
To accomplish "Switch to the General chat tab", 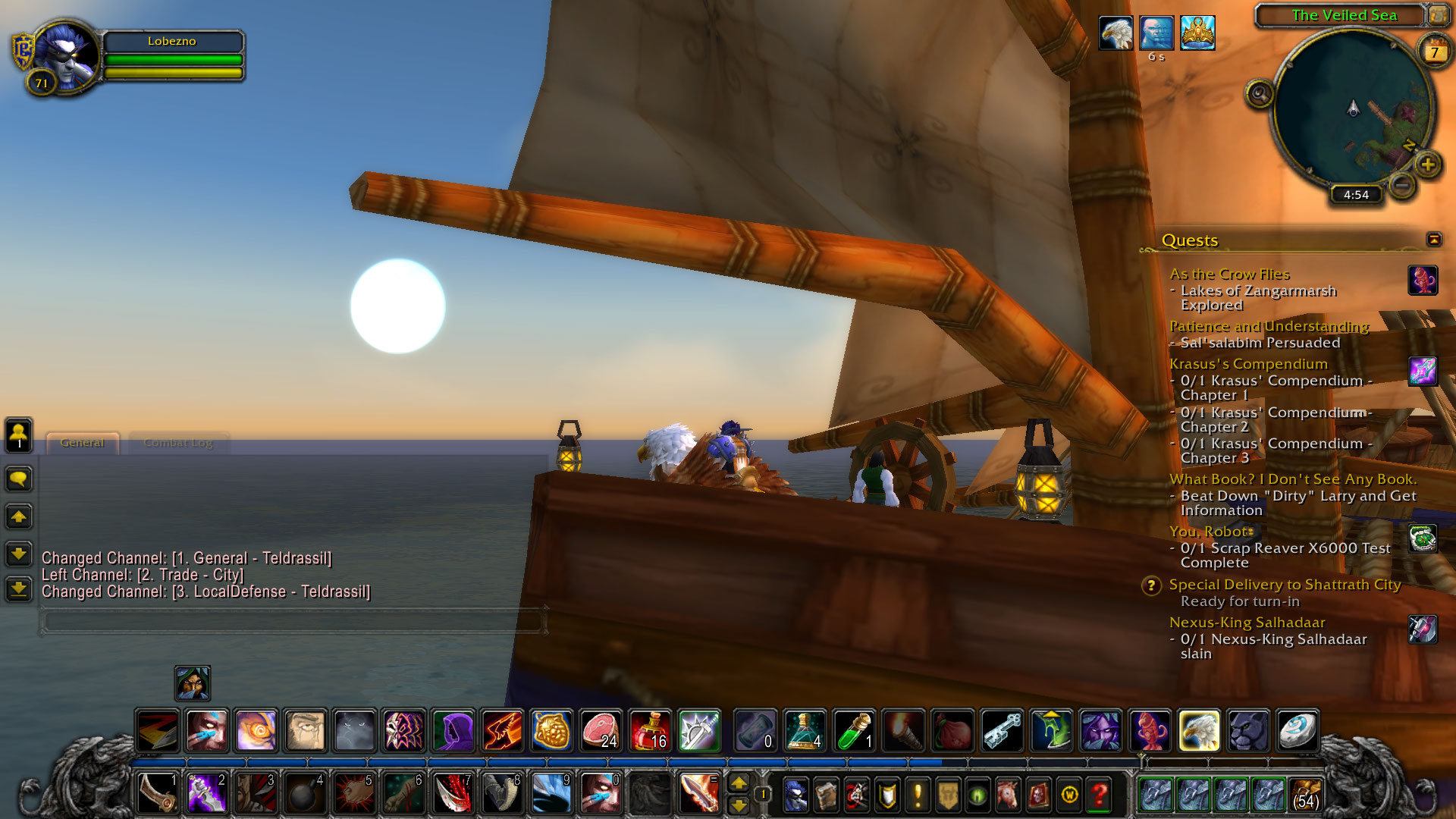I will coord(82,443).
